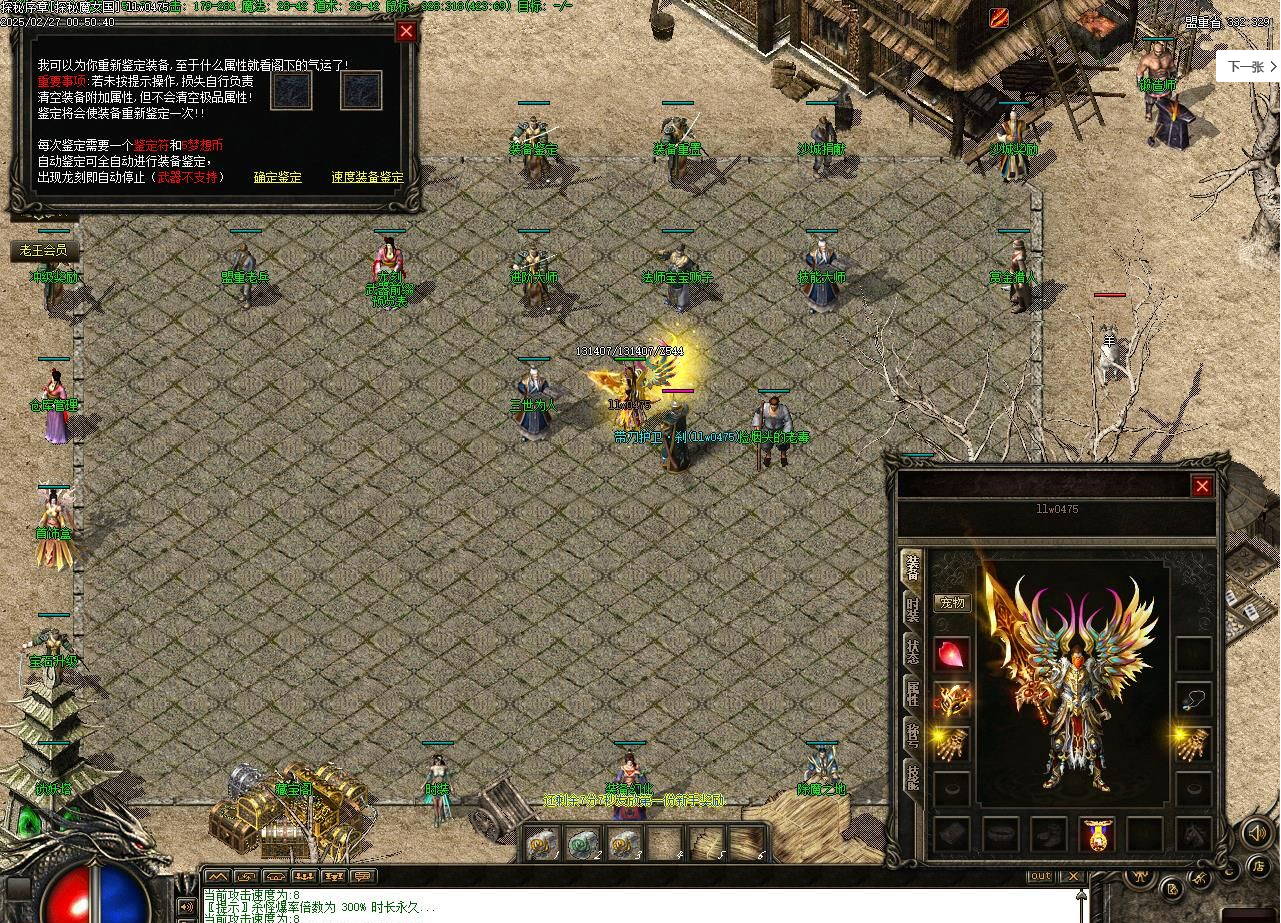This screenshot has height=923, width=1281.
Task: Use the scroll in hotbar slot 2
Action: (580, 844)
